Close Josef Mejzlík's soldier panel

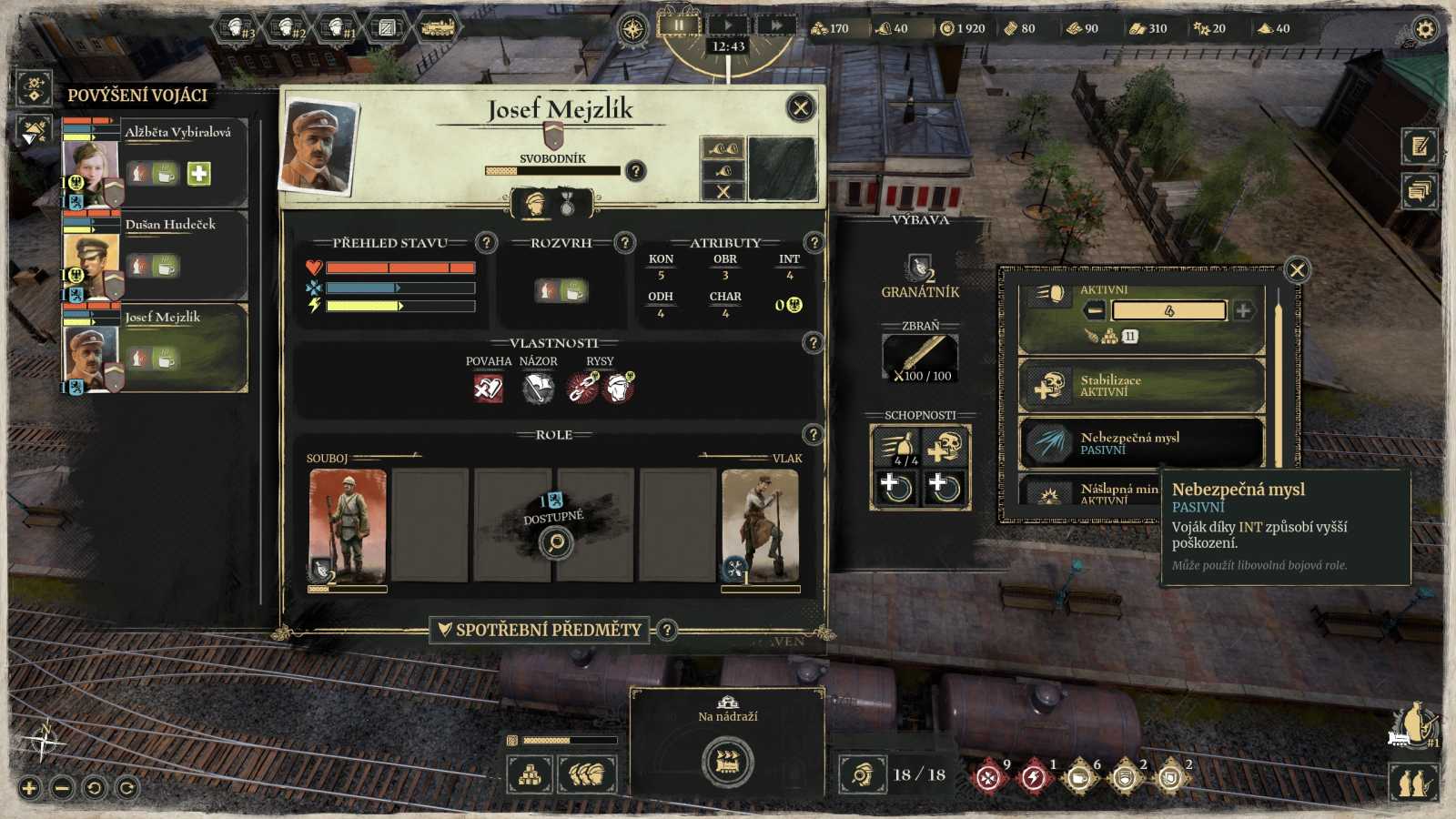click(800, 108)
